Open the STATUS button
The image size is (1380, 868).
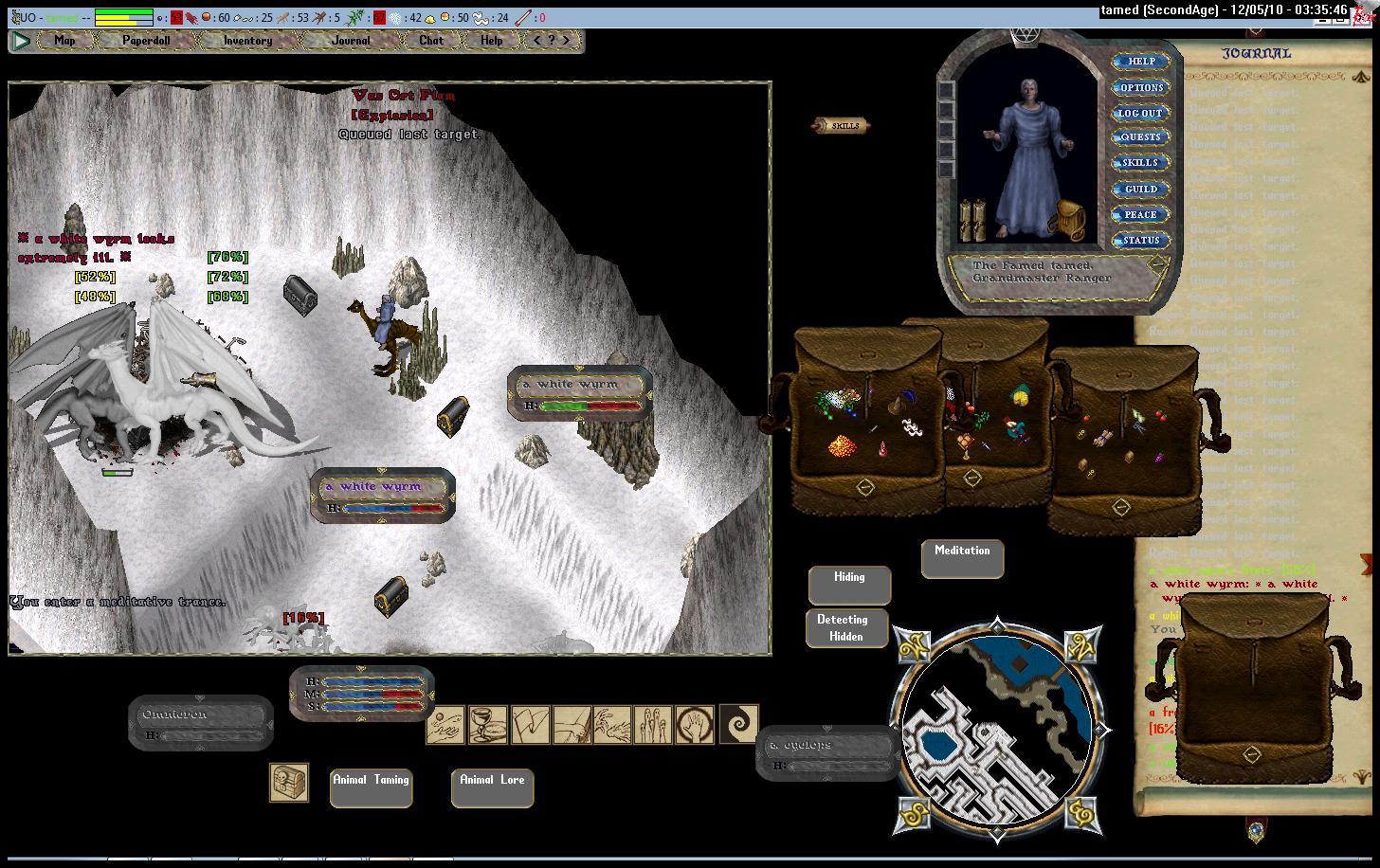(1140, 240)
